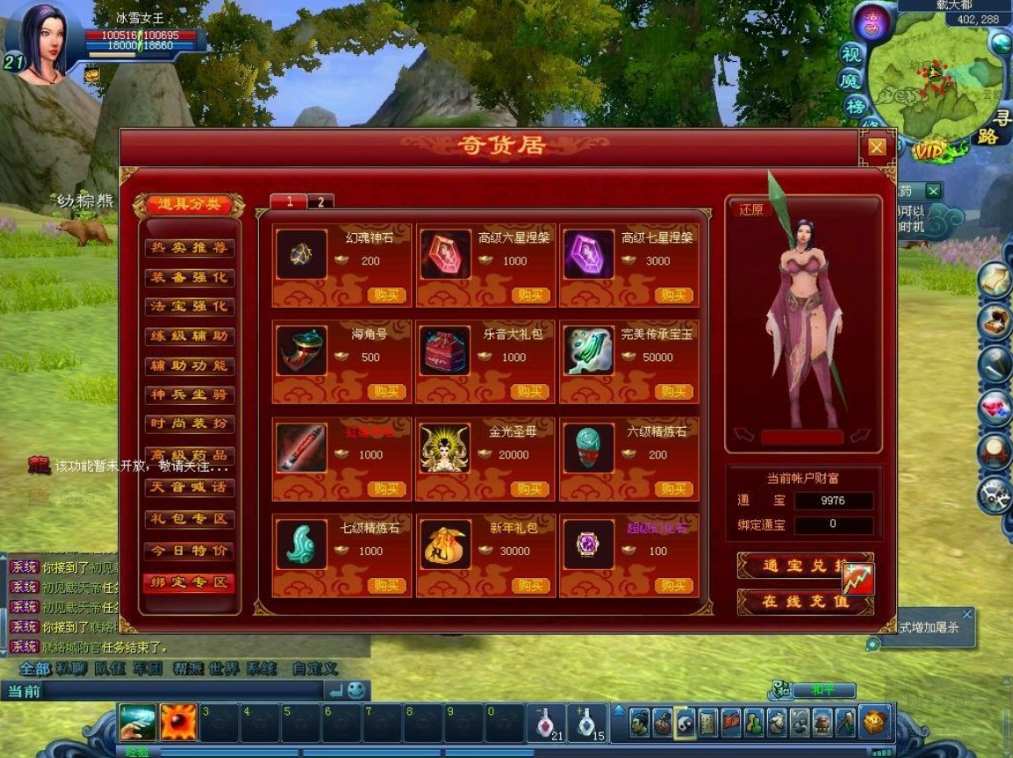Select the 装备强化 shop category

[x=189, y=277]
